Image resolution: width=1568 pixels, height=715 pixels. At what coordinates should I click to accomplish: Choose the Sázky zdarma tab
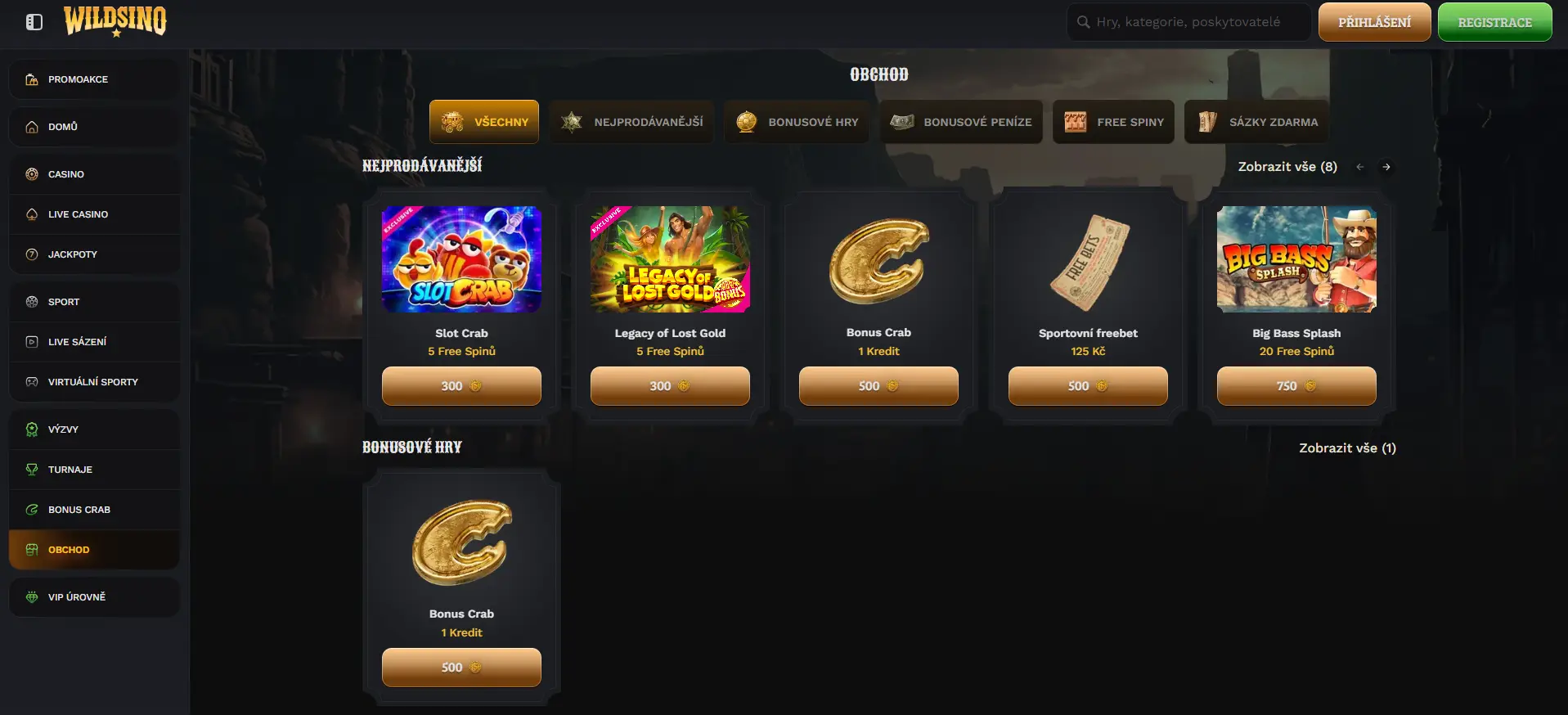1257,122
